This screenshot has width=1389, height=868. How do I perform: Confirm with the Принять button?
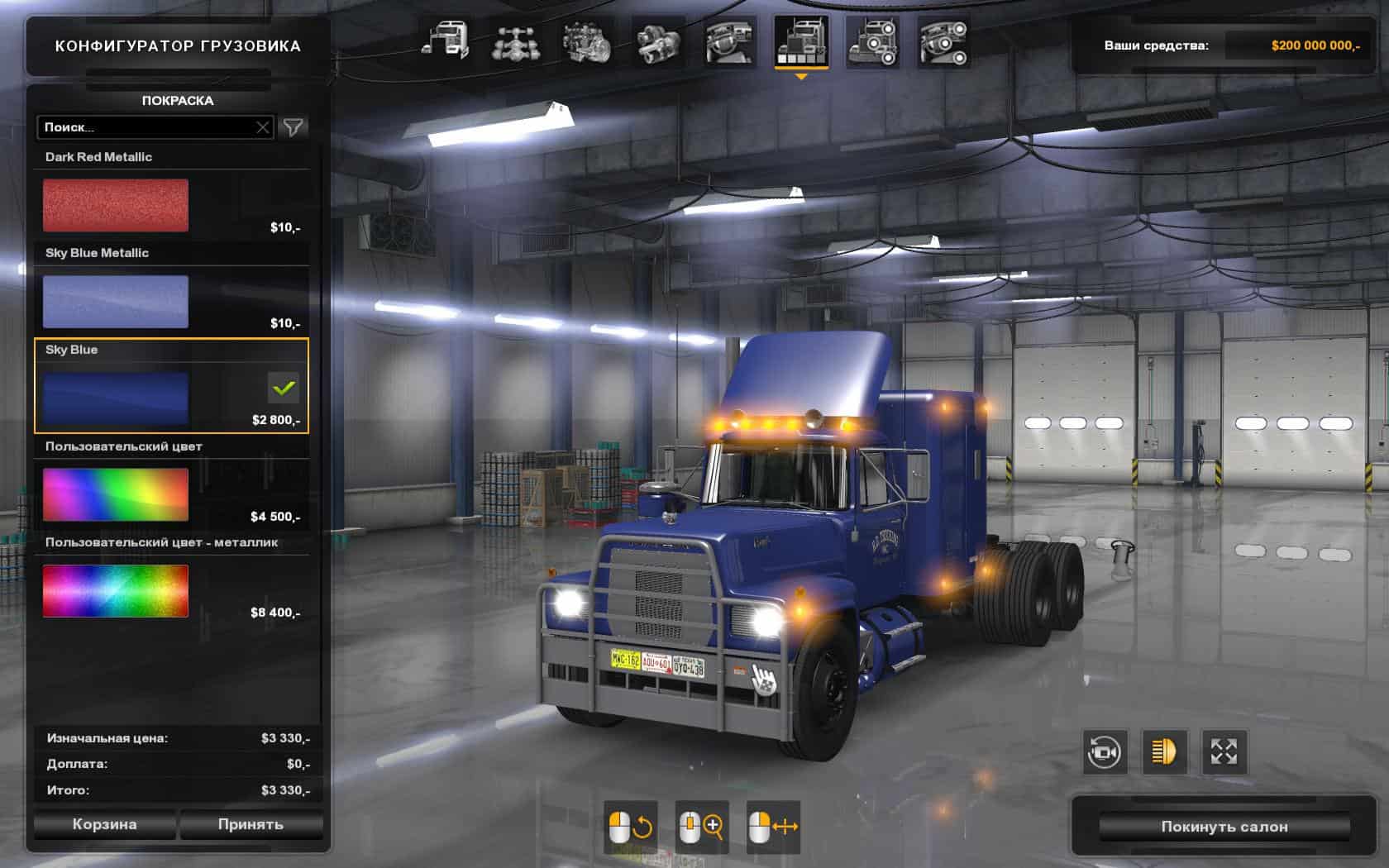[x=251, y=824]
